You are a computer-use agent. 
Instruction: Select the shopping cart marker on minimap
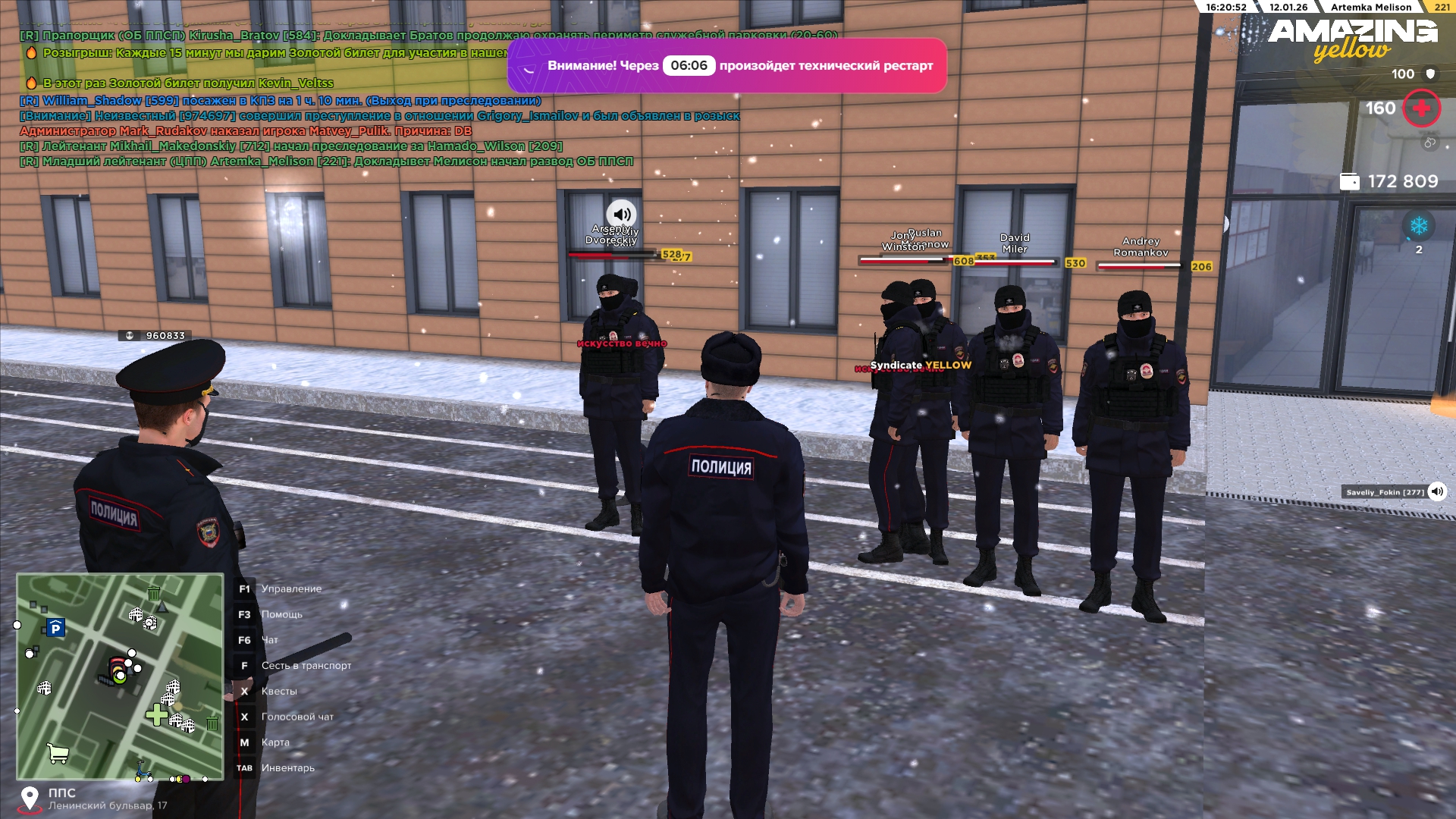[x=58, y=752]
